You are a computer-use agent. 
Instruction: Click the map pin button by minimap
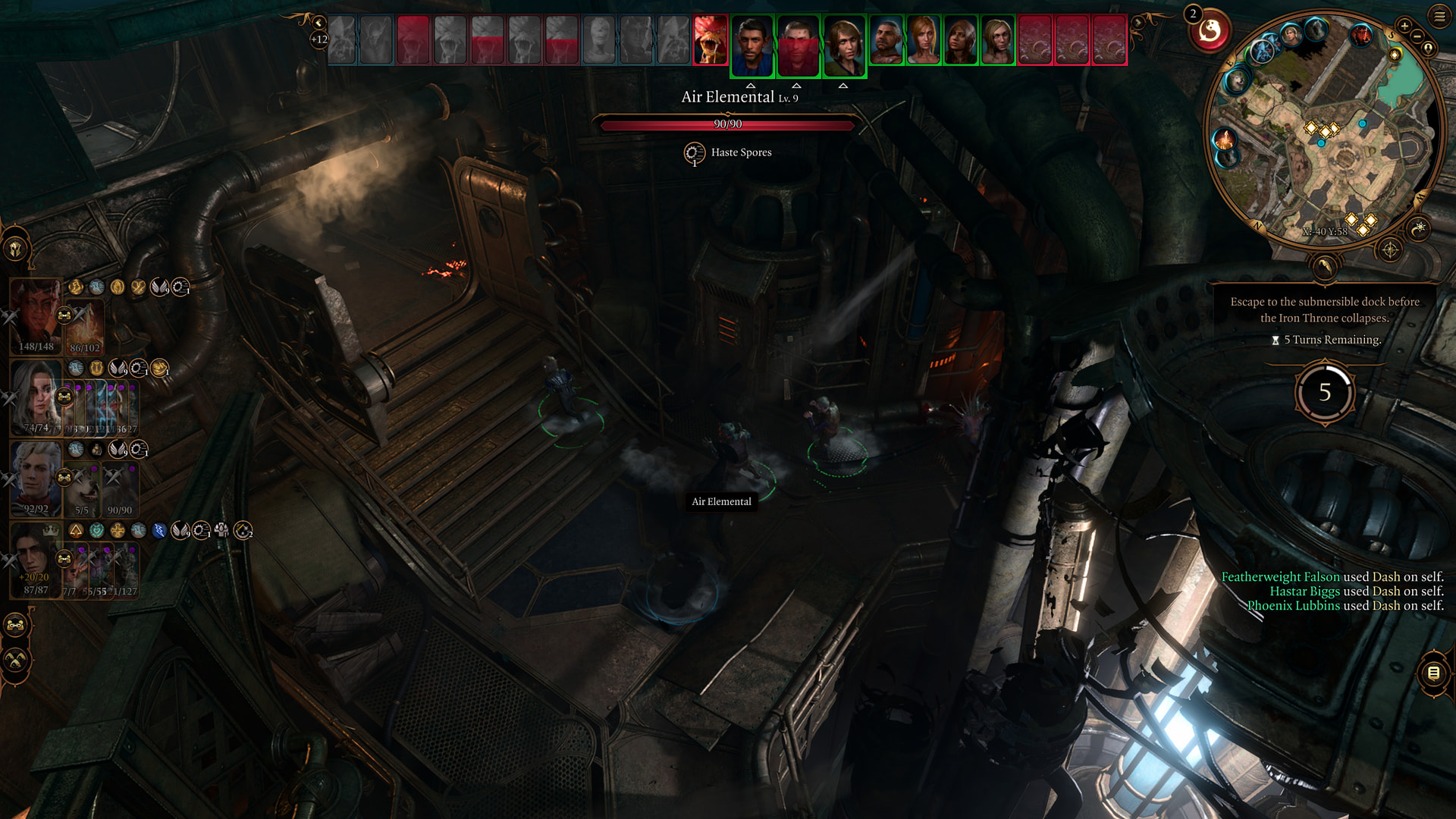(1429, 49)
